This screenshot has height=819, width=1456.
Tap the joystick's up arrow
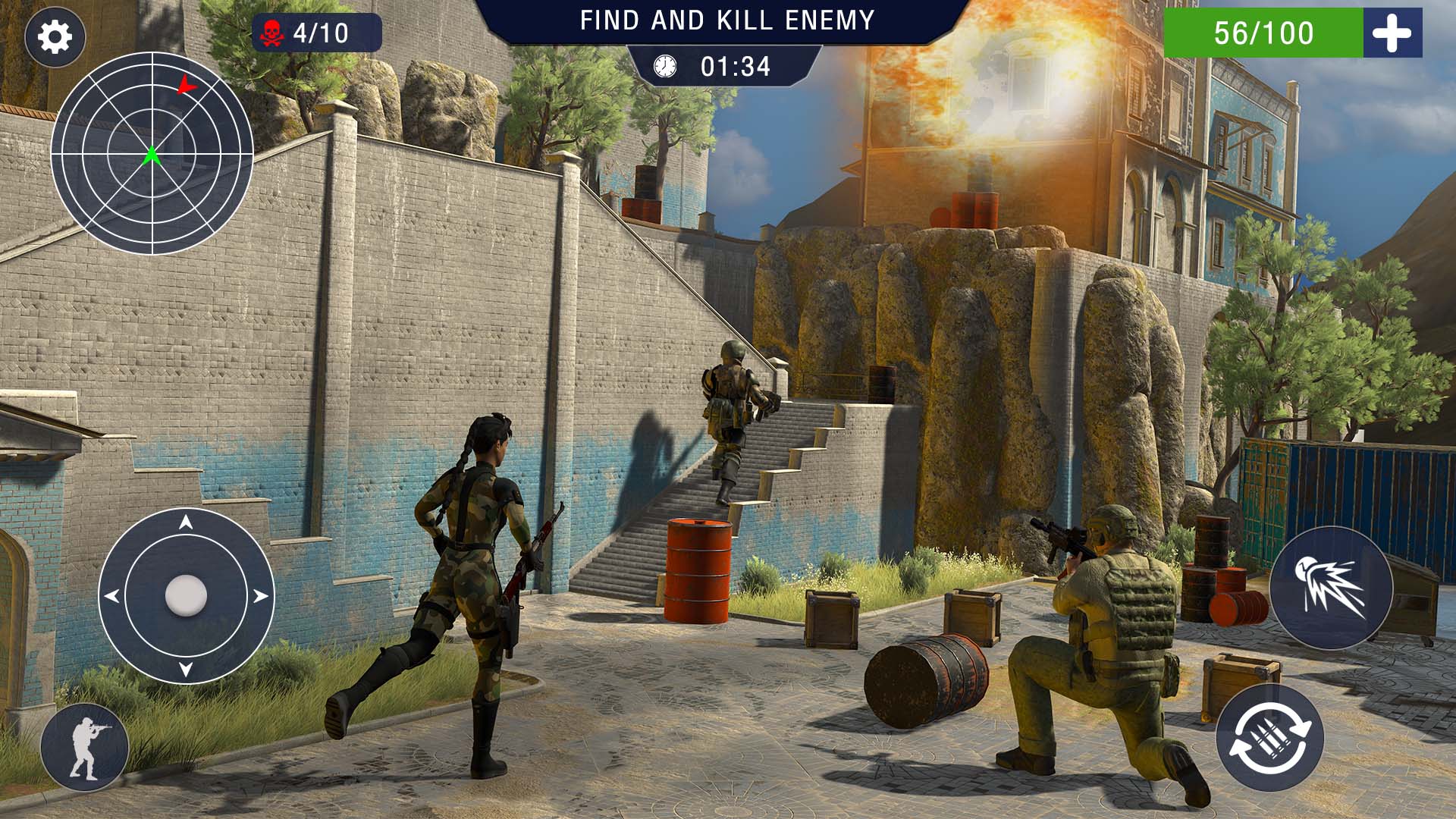tap(186, 522)
